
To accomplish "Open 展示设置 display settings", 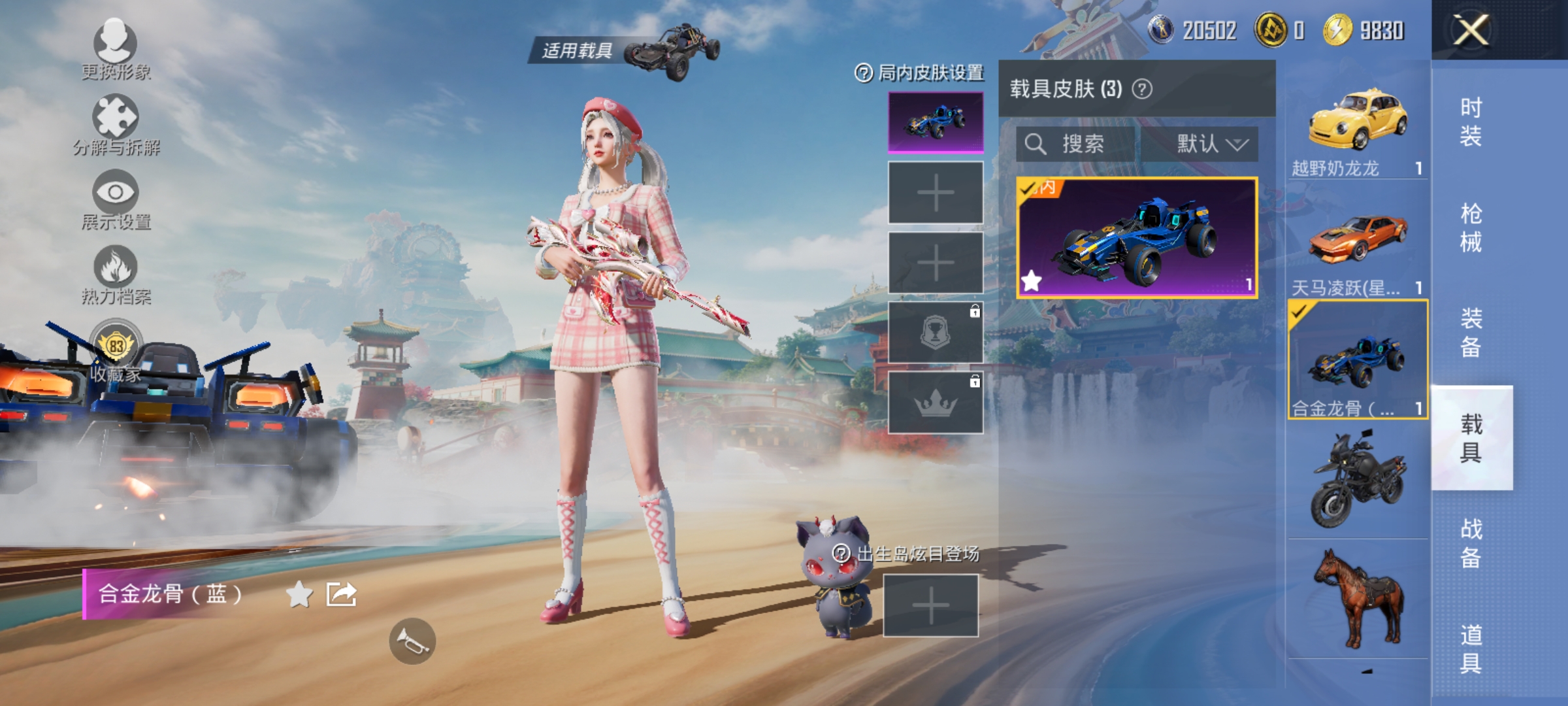I will tap(116, 195).
